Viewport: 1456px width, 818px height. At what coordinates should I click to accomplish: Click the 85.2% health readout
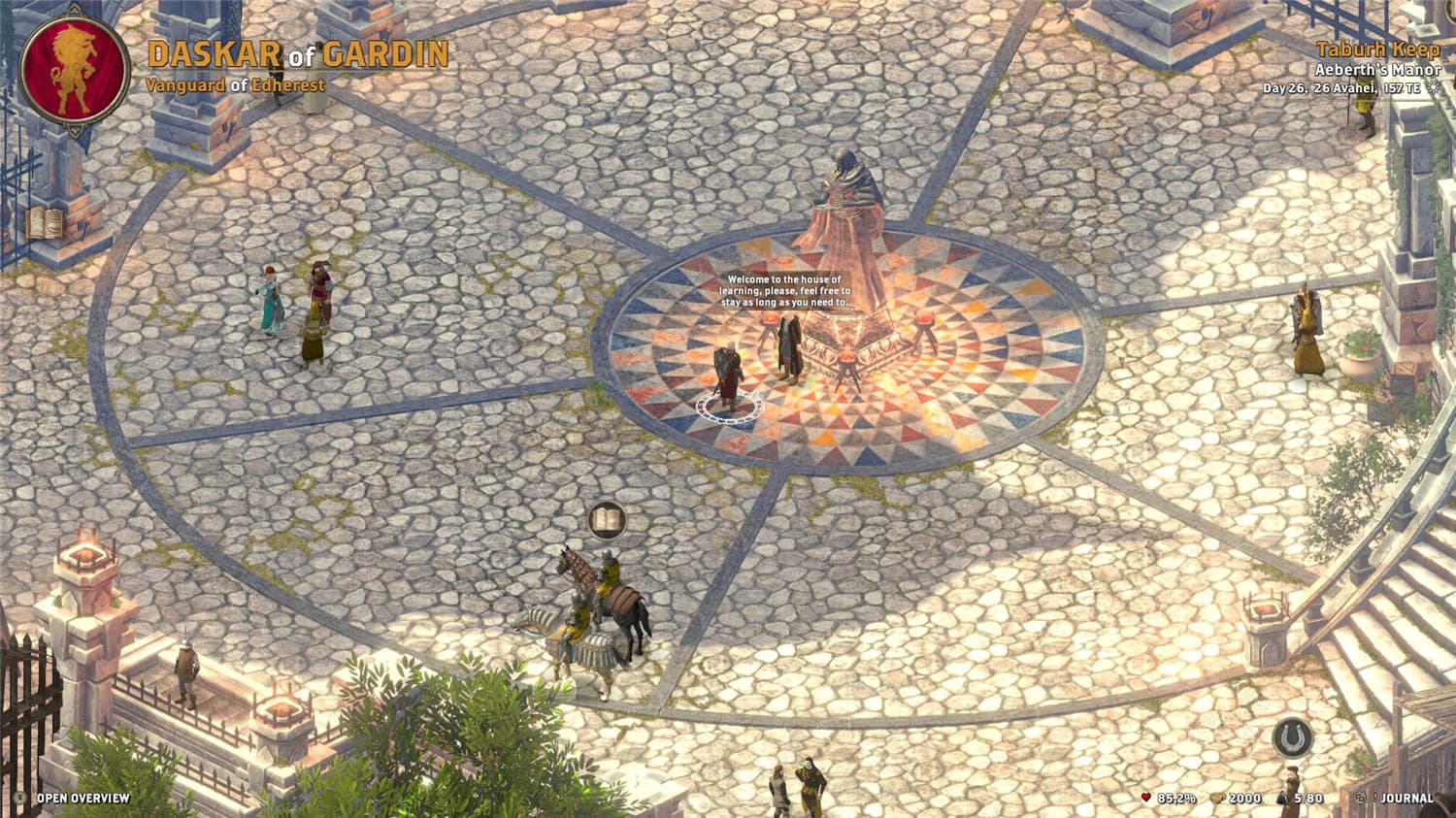[1177, 799]
